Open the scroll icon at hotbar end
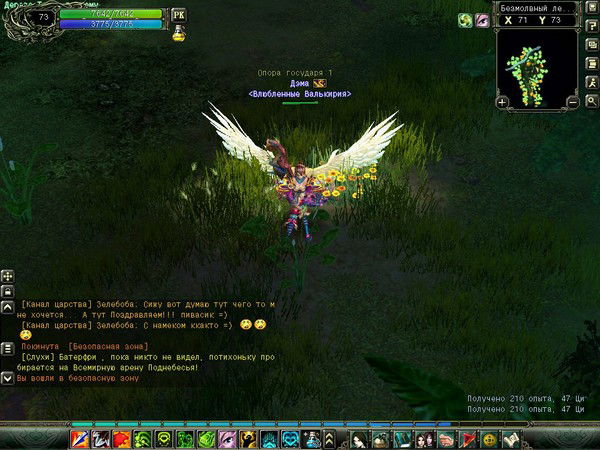Image resolution: width=600 pixels, height=450 pixels. coord(511,439)
